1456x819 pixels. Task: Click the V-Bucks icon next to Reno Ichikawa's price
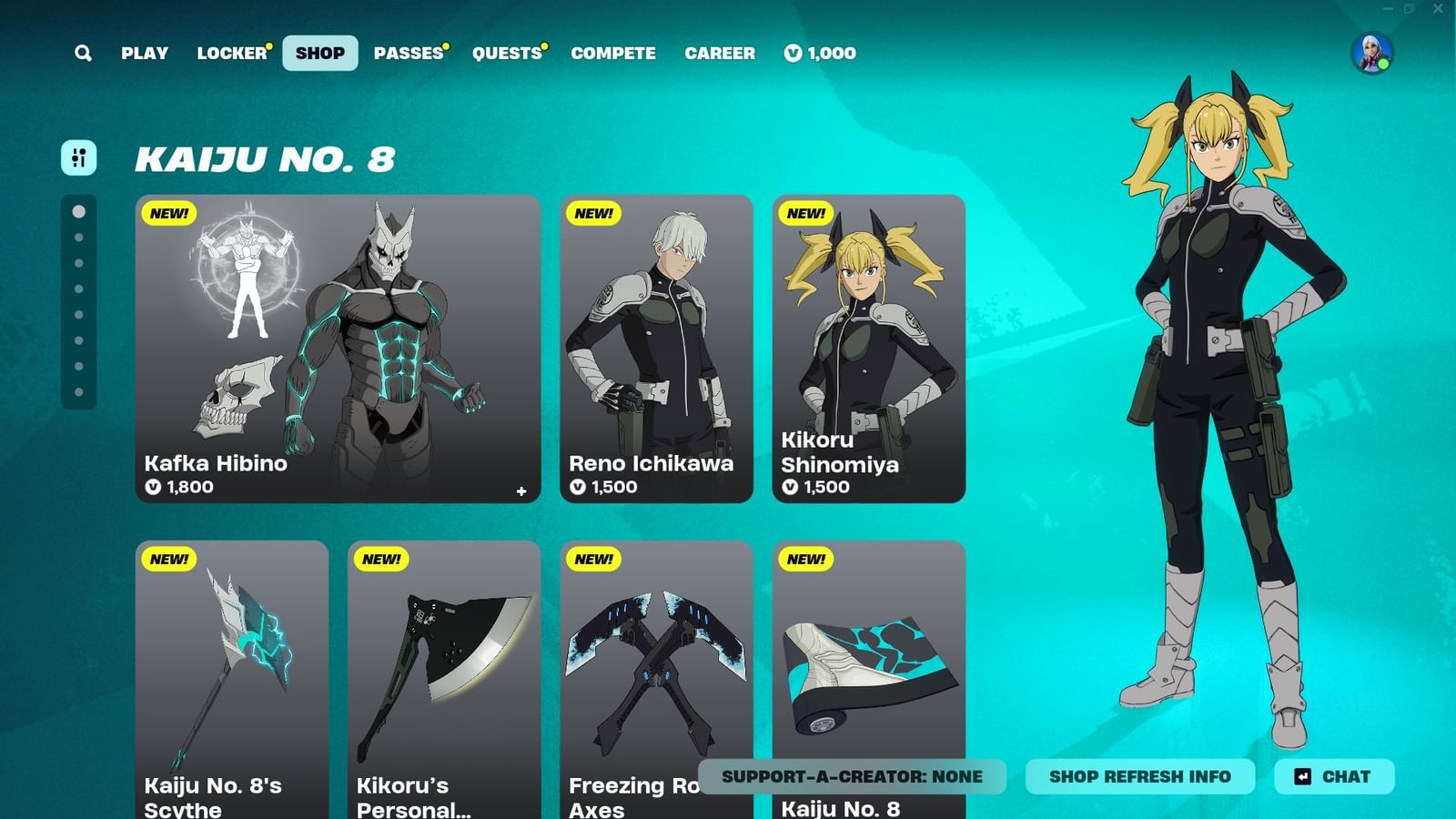tap(577, 487)
